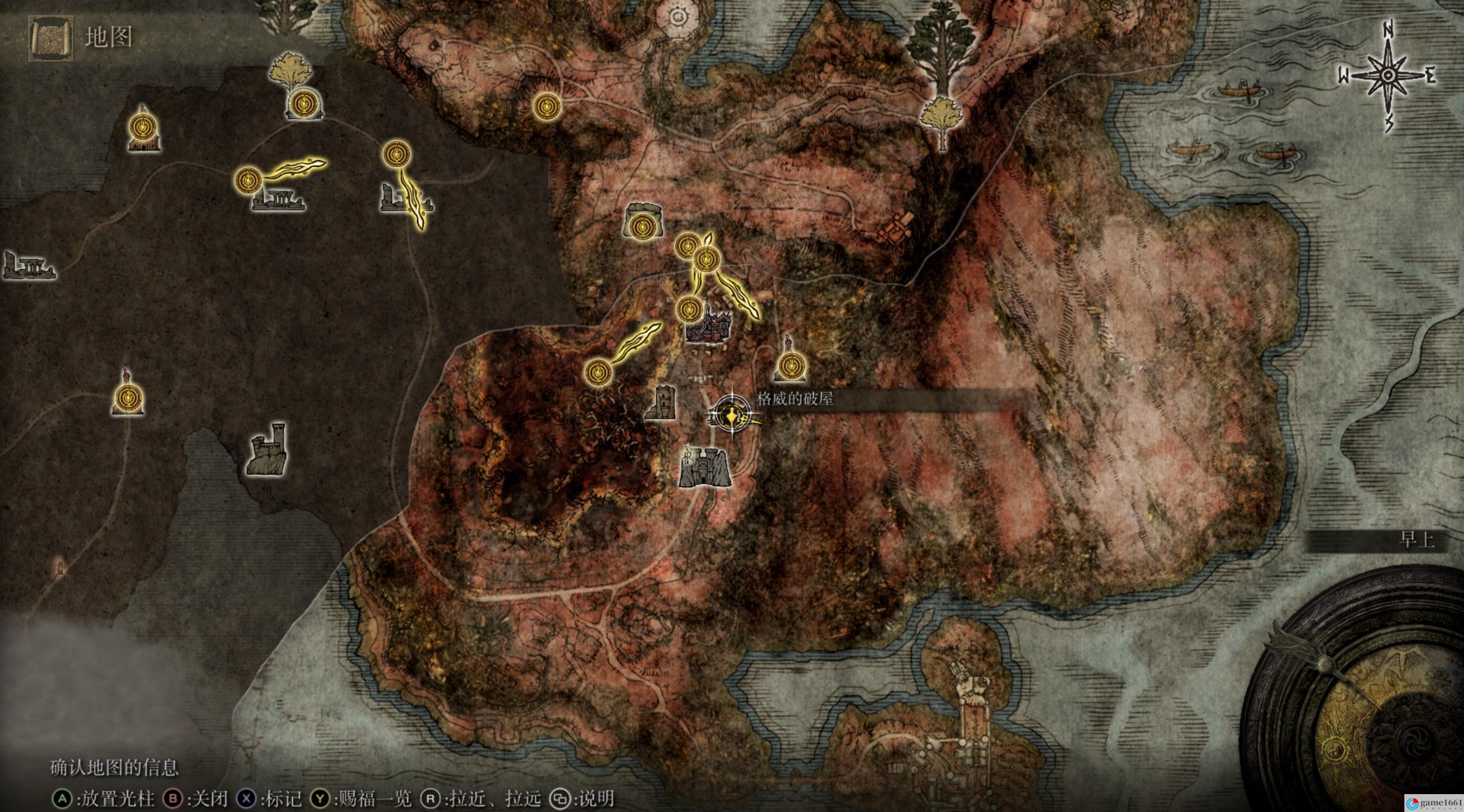Select the gated fortress icon below Gowry's Shack
Viewport: 1464px width, 812px height.
704,467
